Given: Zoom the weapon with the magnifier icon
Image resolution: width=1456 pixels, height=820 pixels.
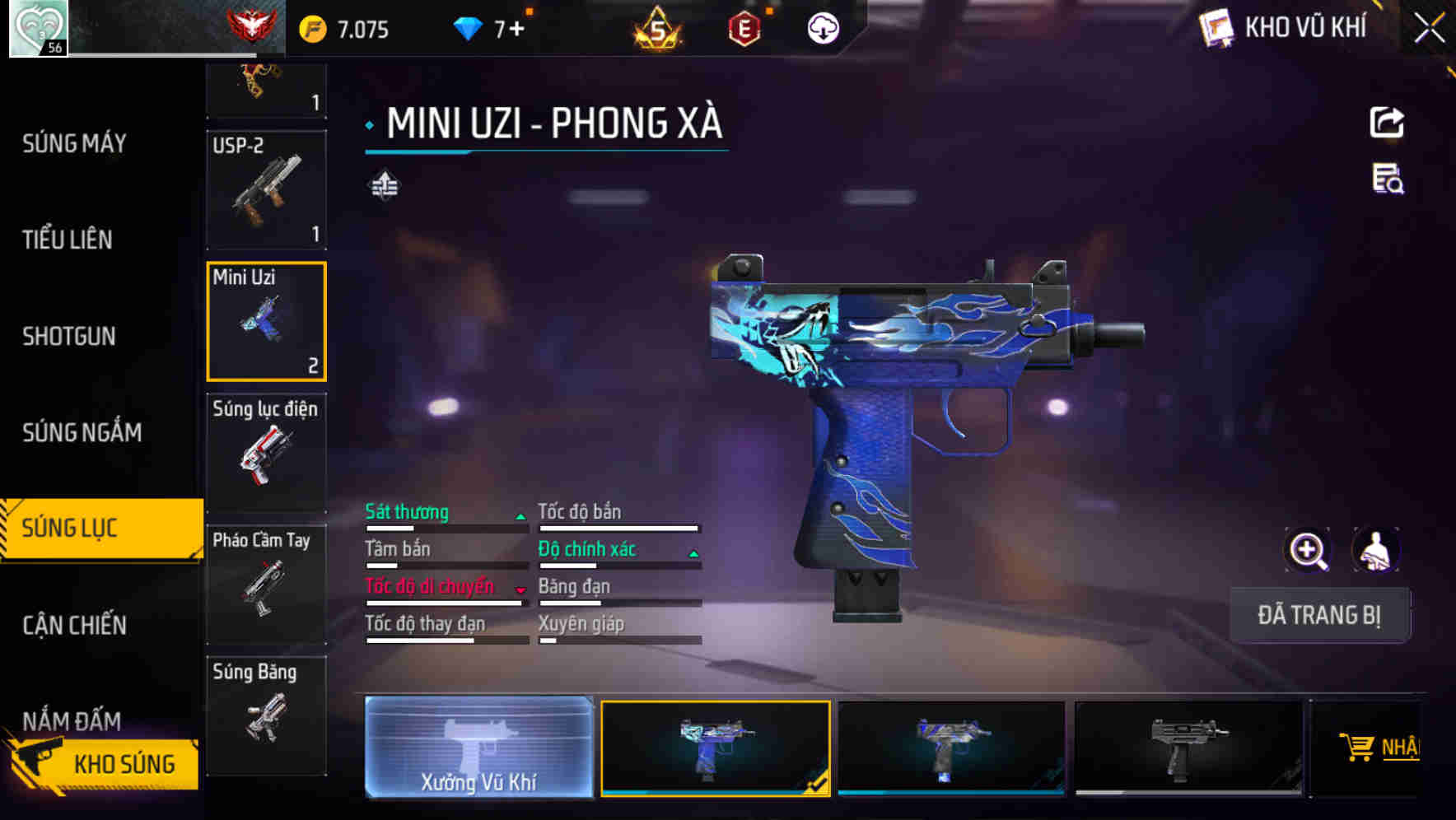Looking at the screenshot, I should 1307,550.
